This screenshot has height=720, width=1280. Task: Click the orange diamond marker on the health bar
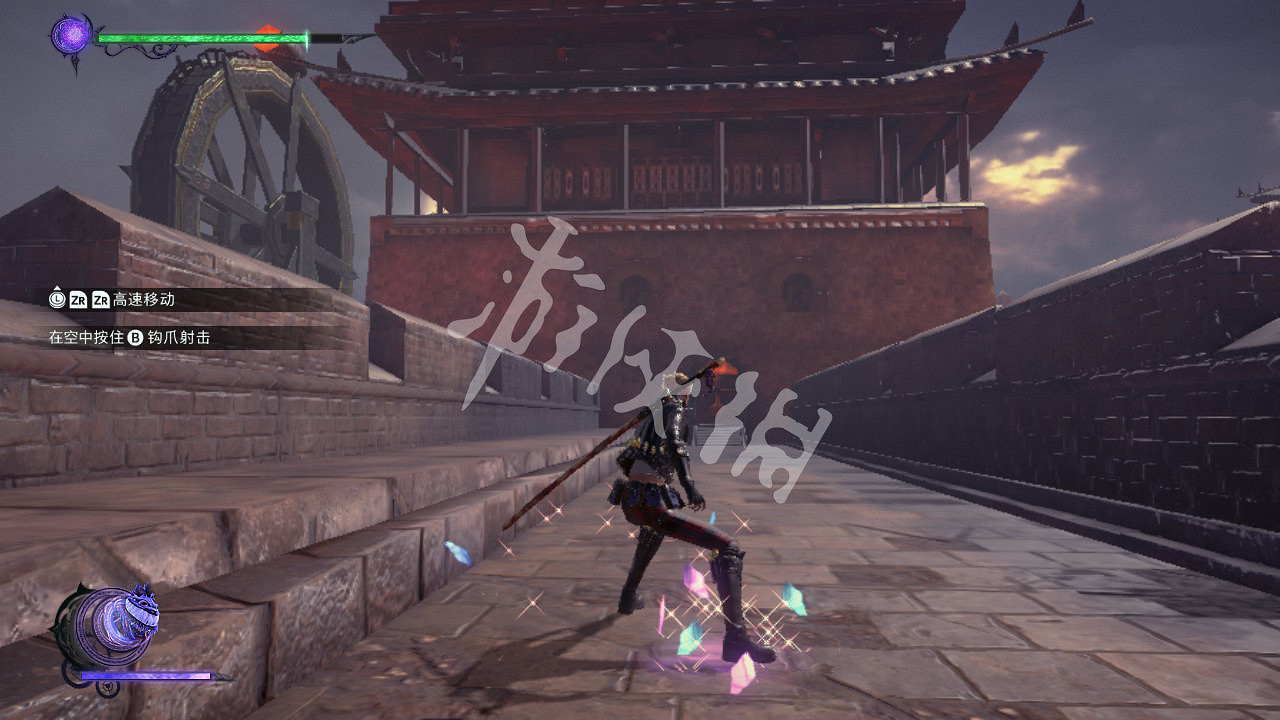pyautogui.click(x=267, y=36)
